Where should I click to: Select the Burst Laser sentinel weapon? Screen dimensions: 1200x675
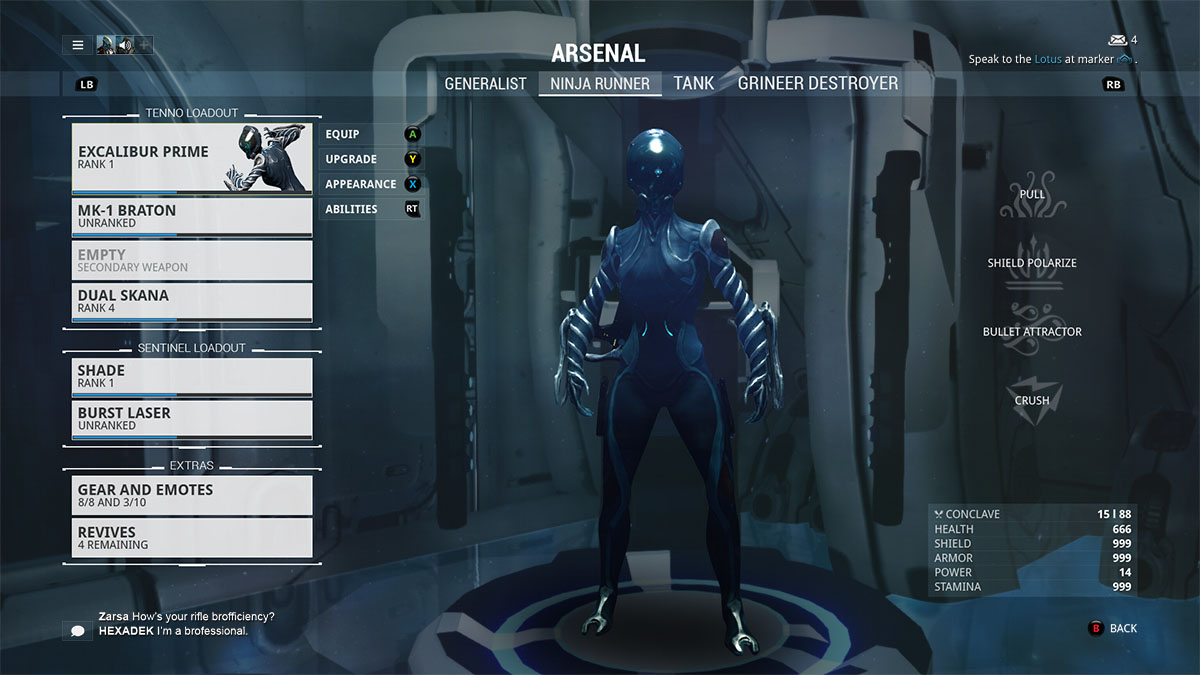tap(192, 419)
